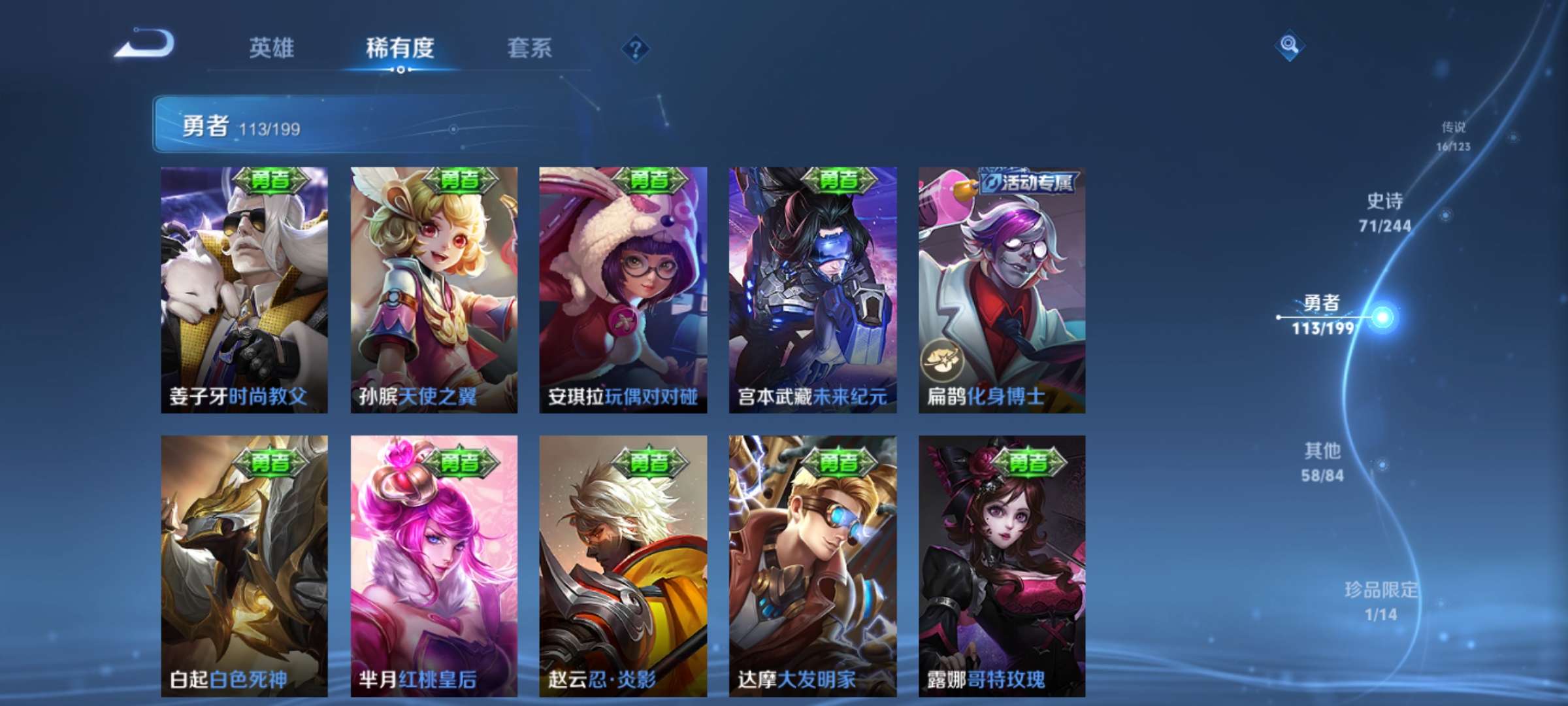Select the 稀有度 tab
The width and height of the screenshot is (1568, 706).
pos(400,48)
